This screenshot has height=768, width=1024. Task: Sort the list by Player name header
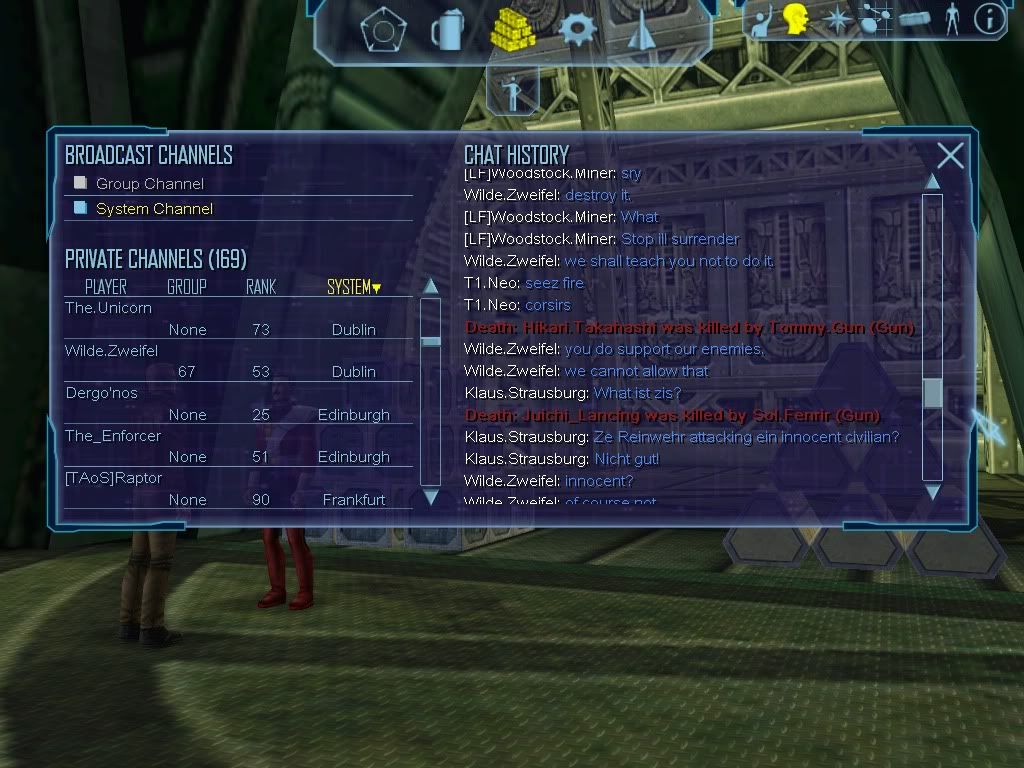click(x=106, y=288)
